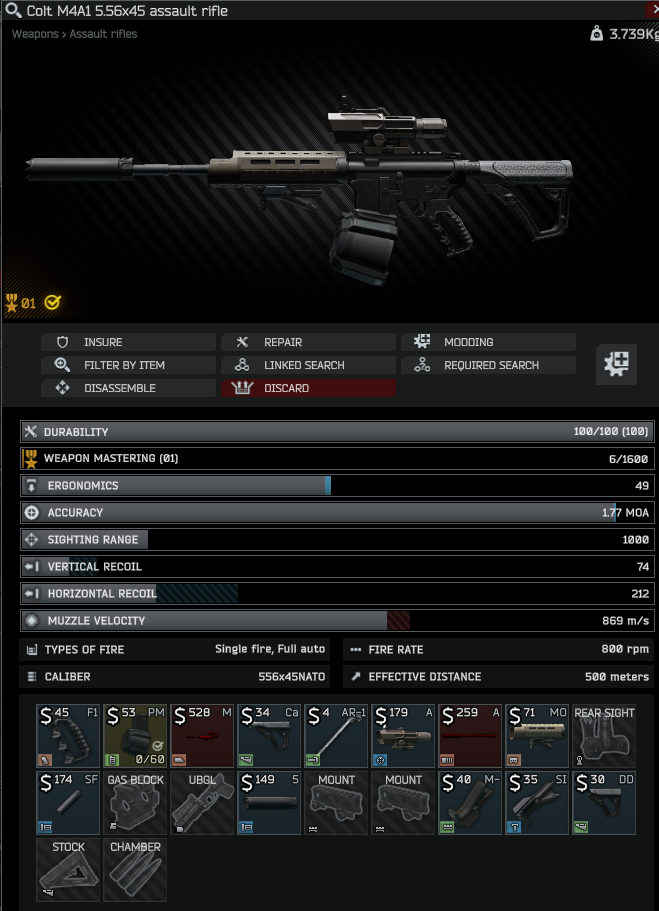Select the pistol grip mod slot
The width and height of the screenshot is (659, 911).
click(69, 736)
